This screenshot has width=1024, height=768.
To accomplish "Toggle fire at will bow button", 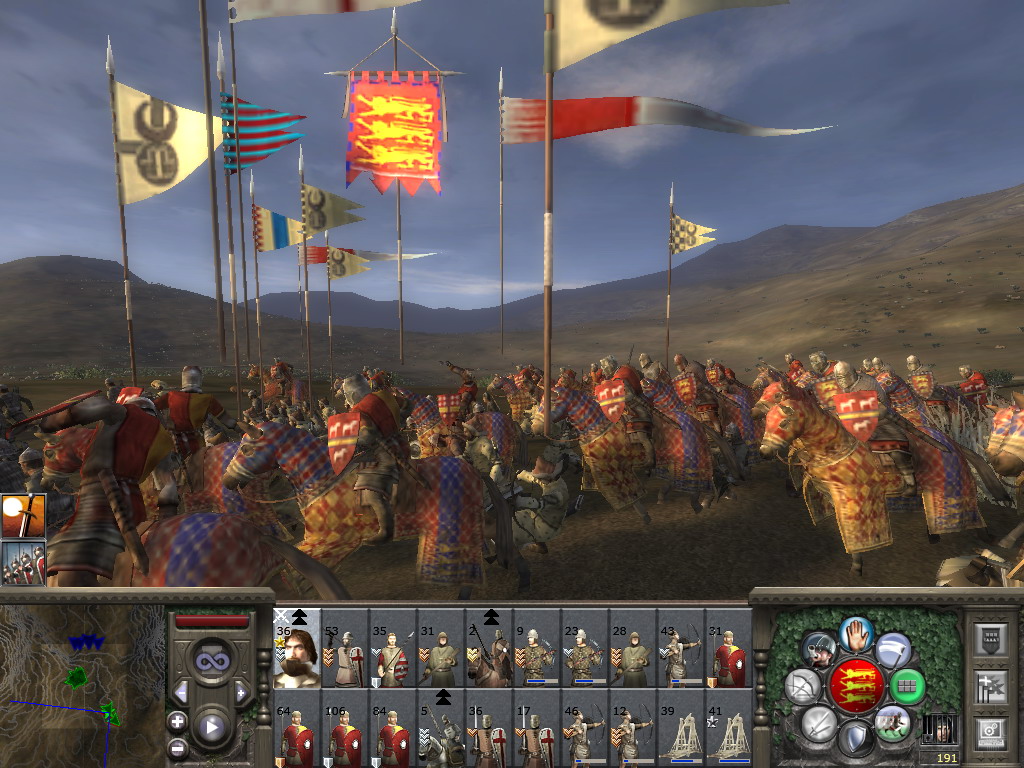I will [x=802, y=686].
